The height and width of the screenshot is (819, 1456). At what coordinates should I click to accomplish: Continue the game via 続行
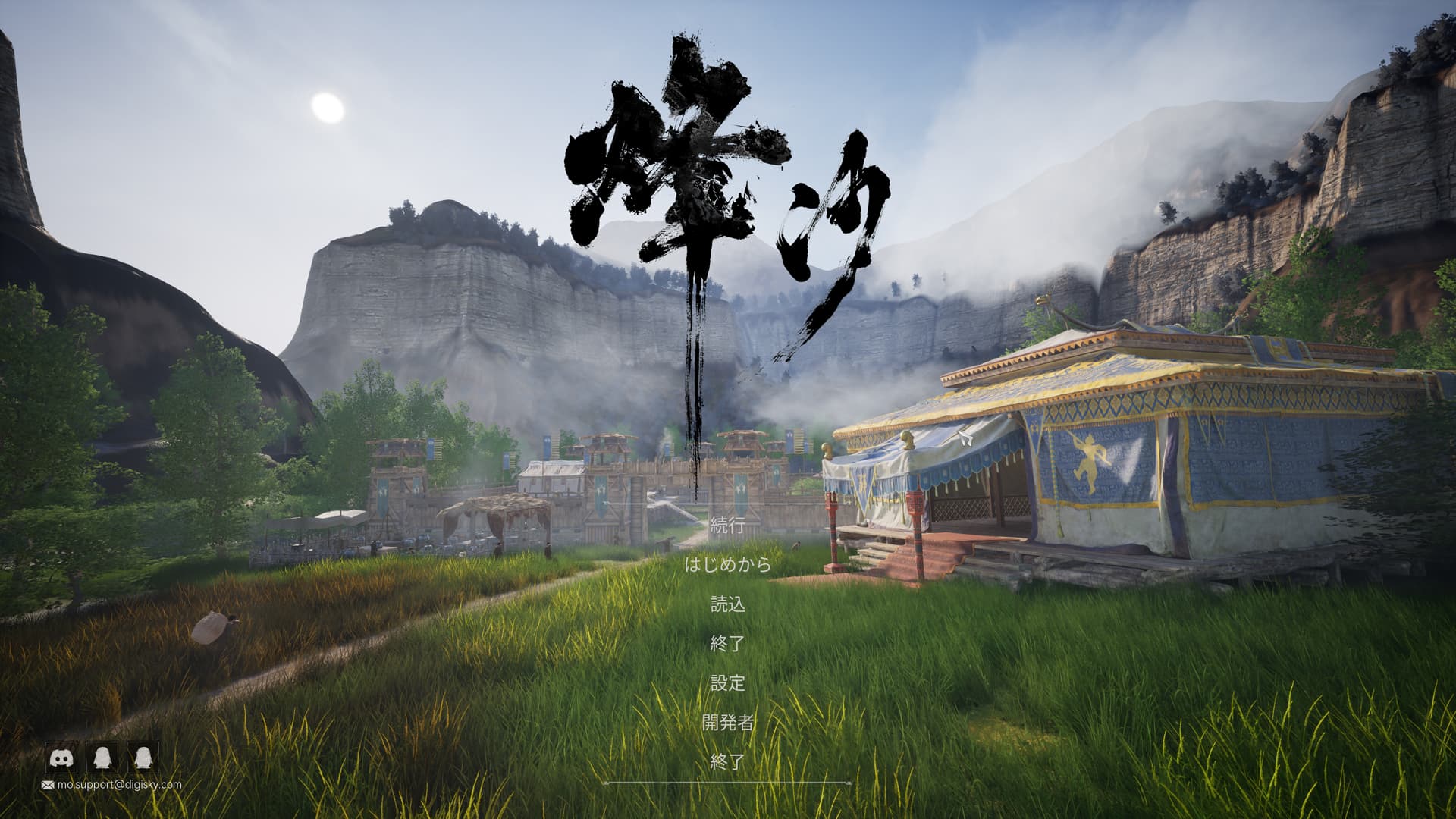727,526
